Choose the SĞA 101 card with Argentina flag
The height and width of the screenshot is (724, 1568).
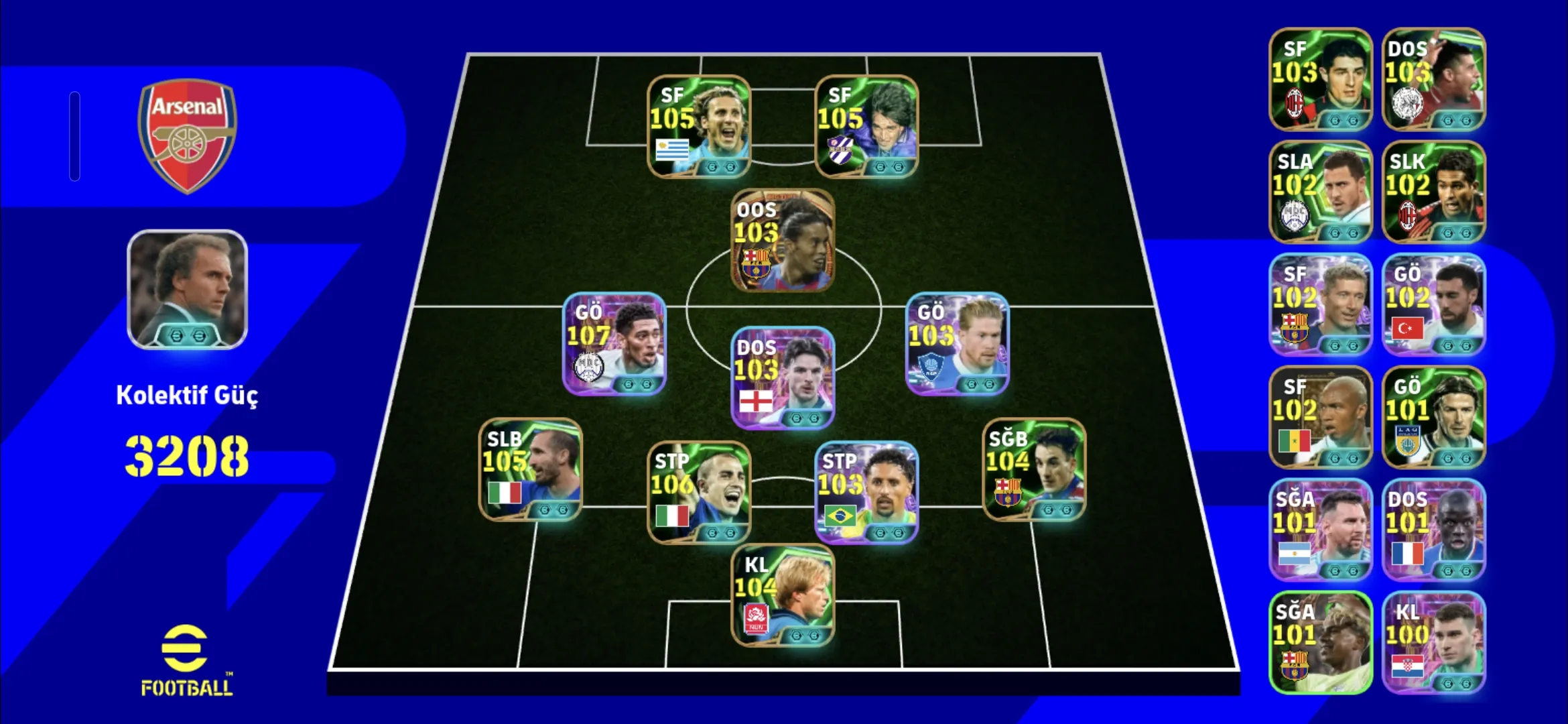pos(1320,530)
